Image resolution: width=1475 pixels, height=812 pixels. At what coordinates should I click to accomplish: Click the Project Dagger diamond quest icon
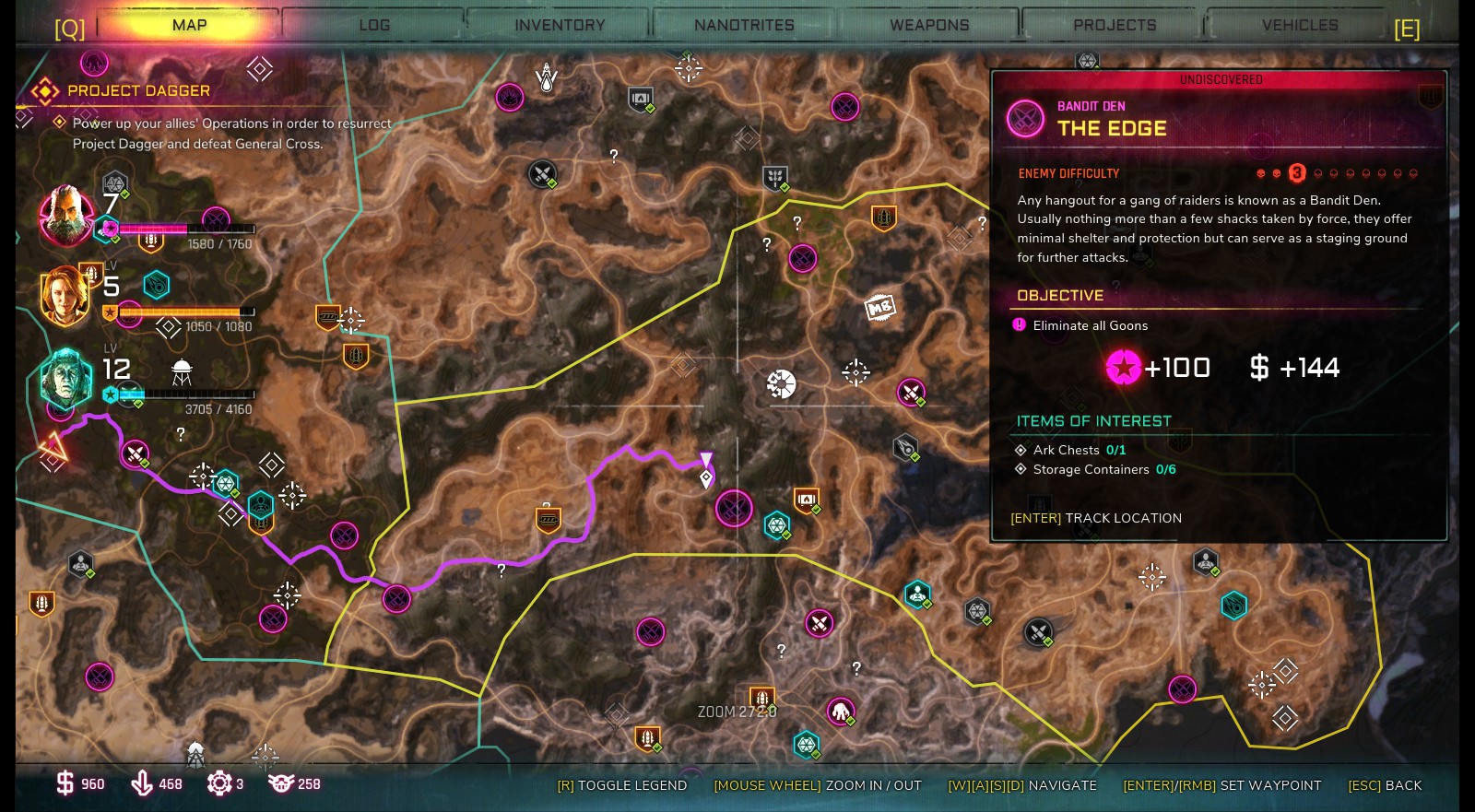click(x=43, y=90)
